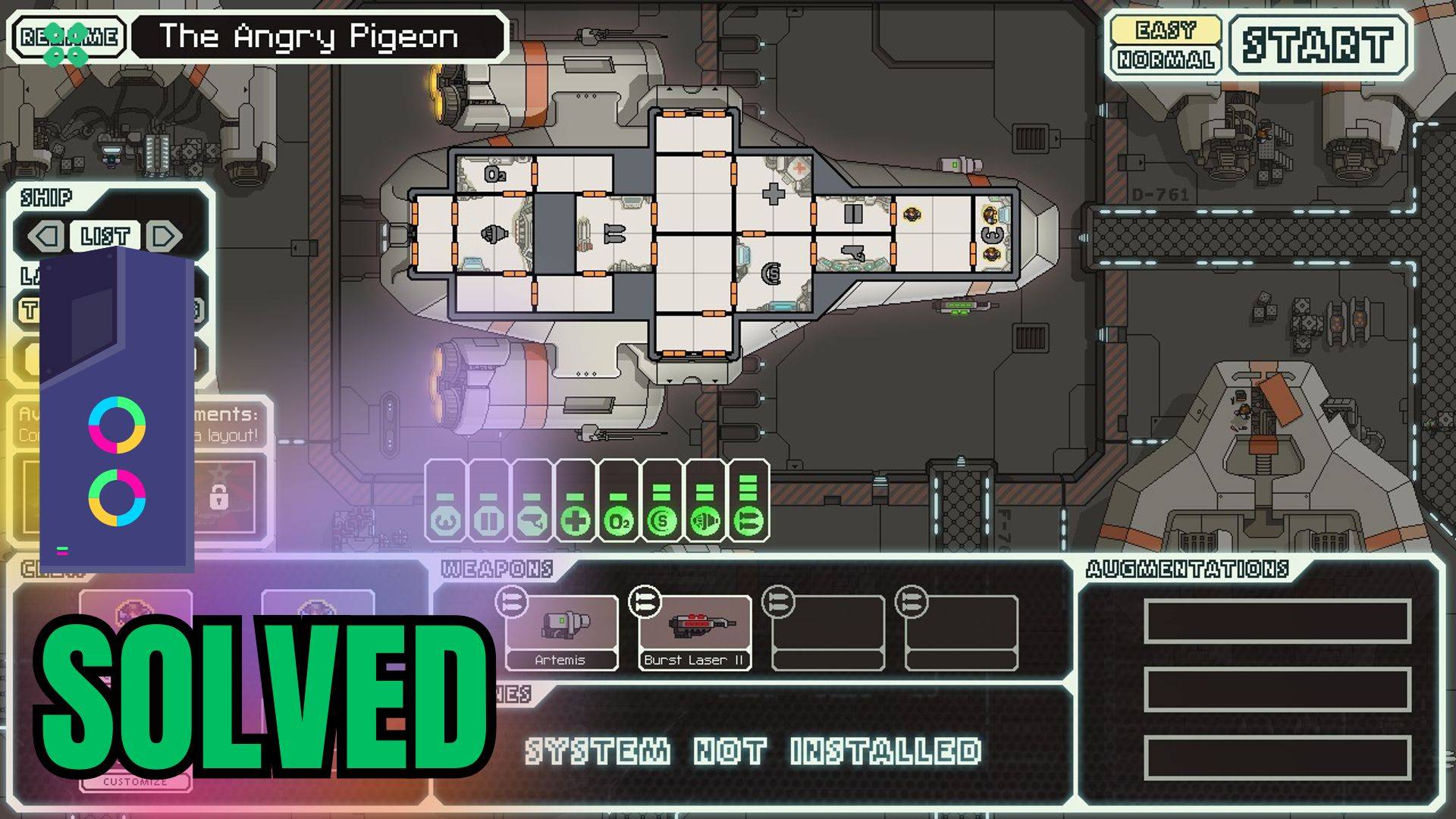
Task: Select EASY difficulty
Action: [x=1166, y=30]
